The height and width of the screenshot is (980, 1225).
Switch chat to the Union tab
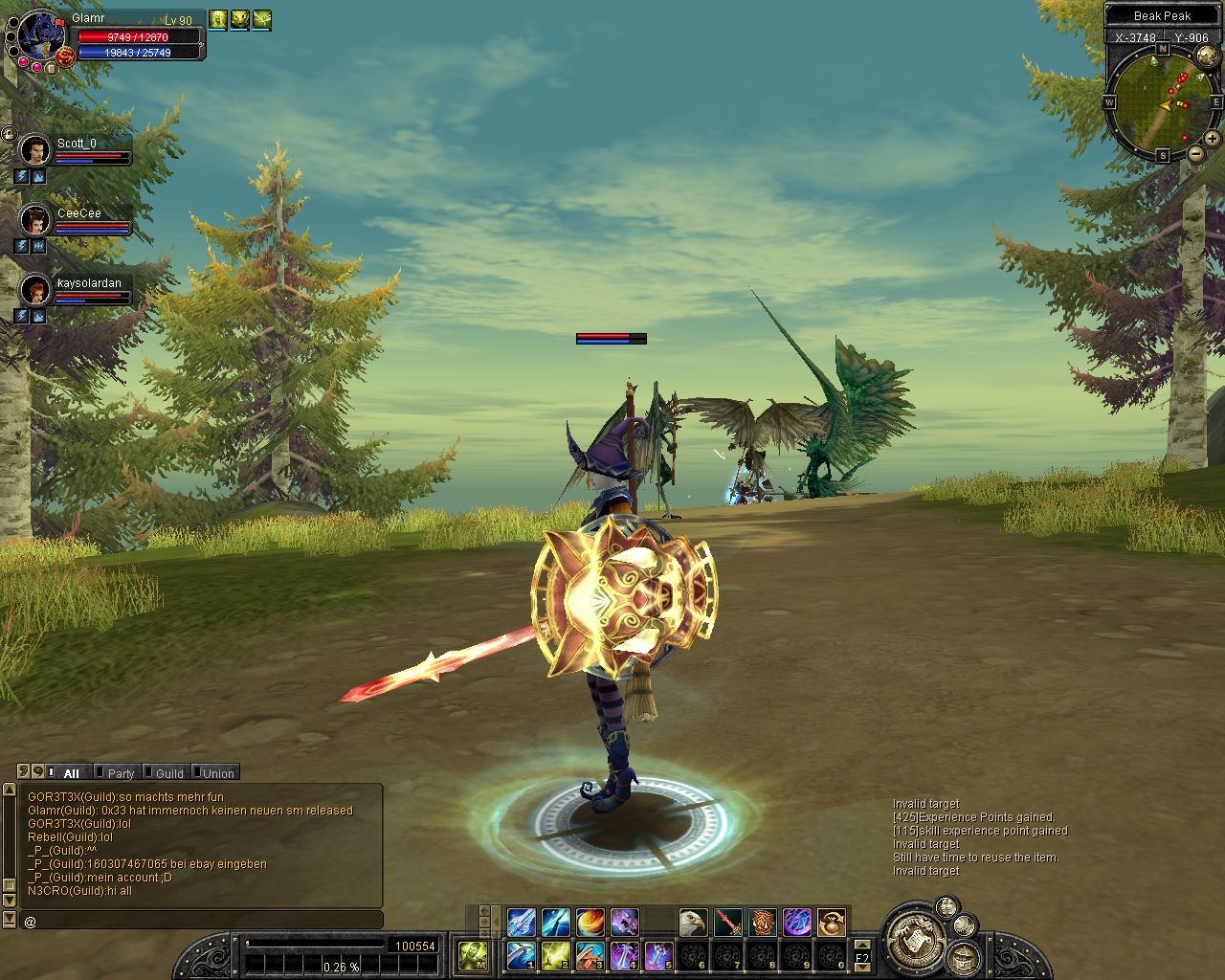pos(217,773)
